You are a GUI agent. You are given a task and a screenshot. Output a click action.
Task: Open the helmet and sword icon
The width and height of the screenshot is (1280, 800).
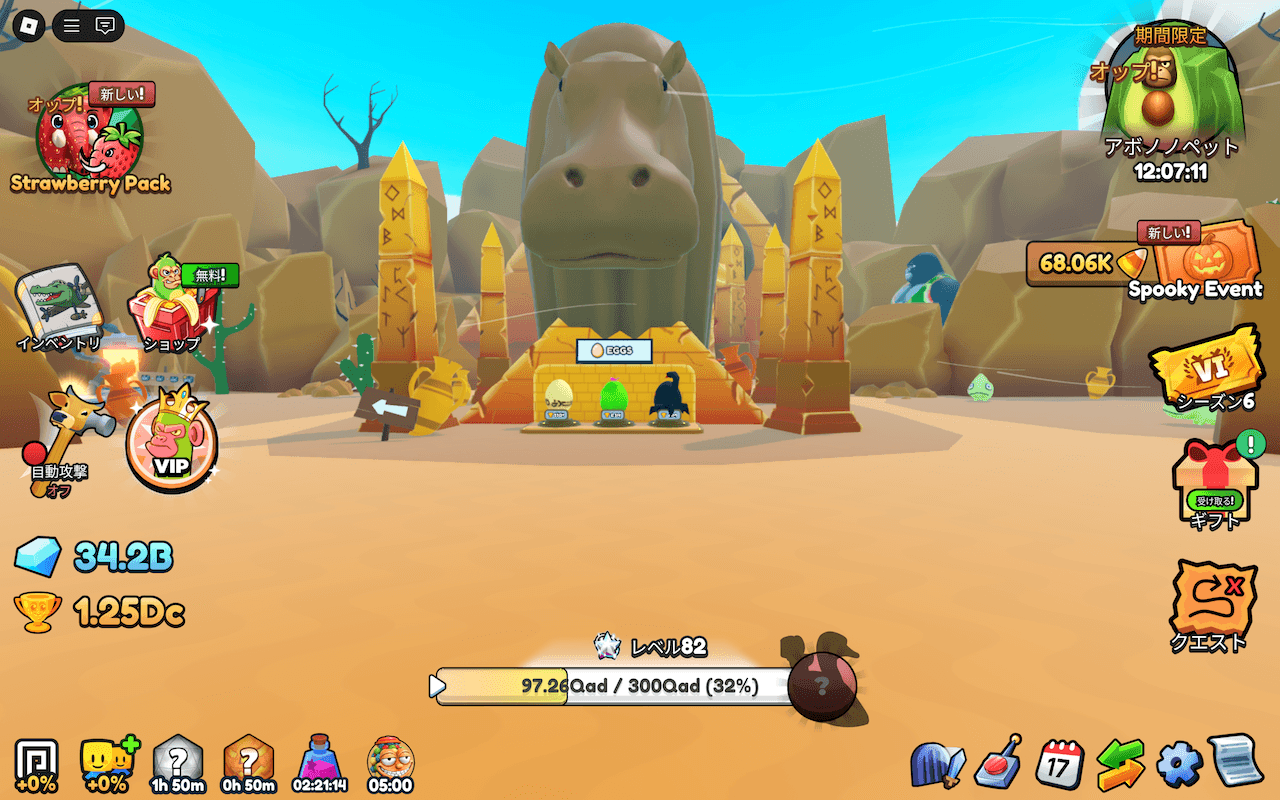pos(937,765)
